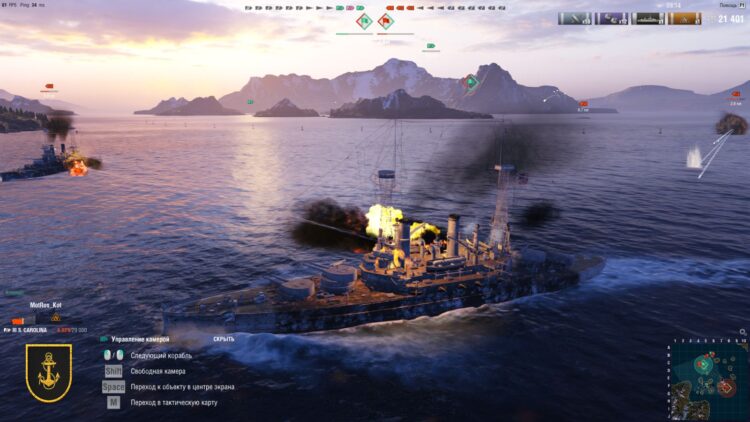The height and width of the screenshot is (422, 750).
Task: Click the green capture point indicator at the top
Action: pos(364,21)
